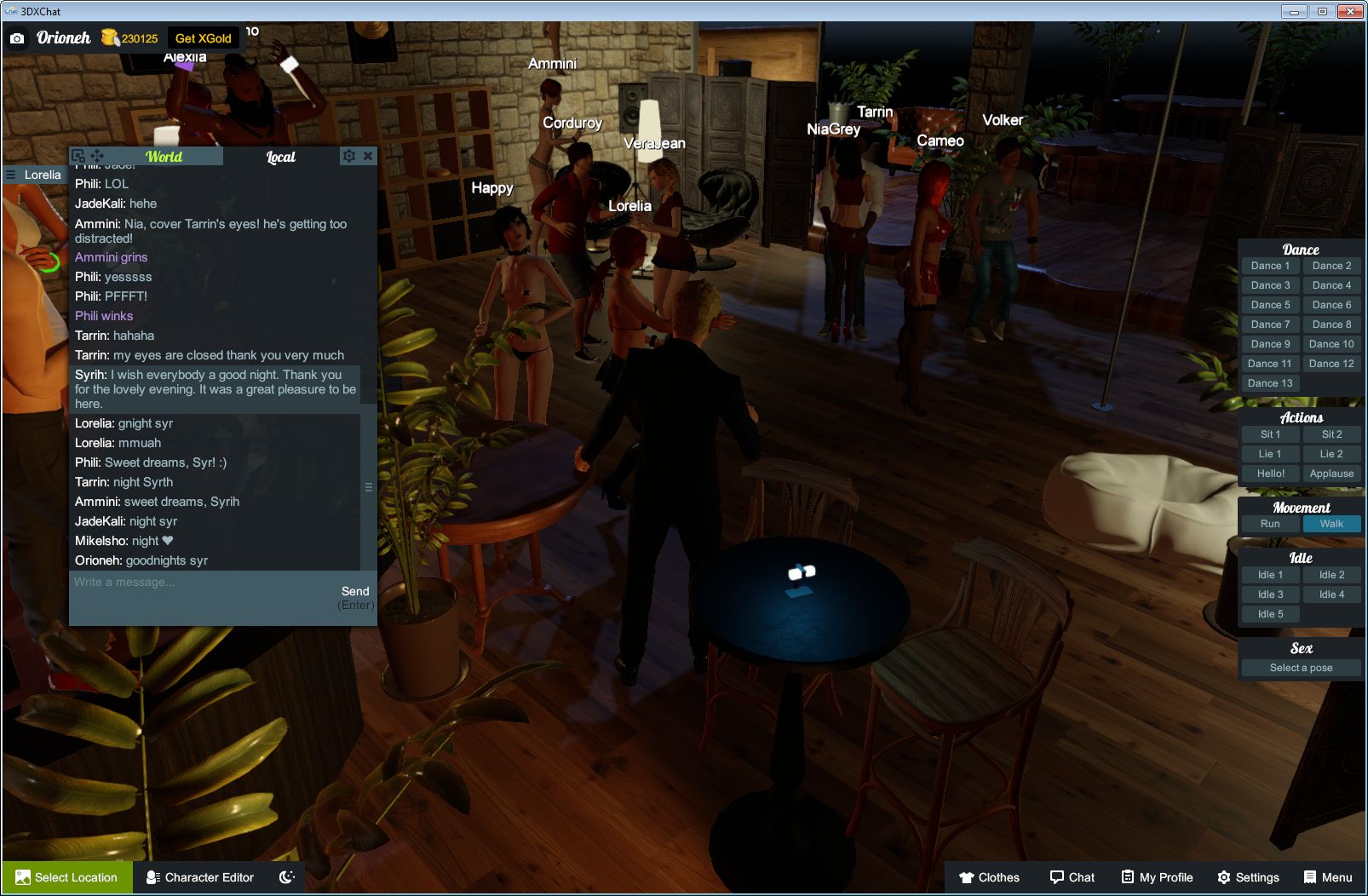The height and width of the screenshot is (896, 1368).
Task: Click the night mode moon icon
Action: tap(286, 876)
